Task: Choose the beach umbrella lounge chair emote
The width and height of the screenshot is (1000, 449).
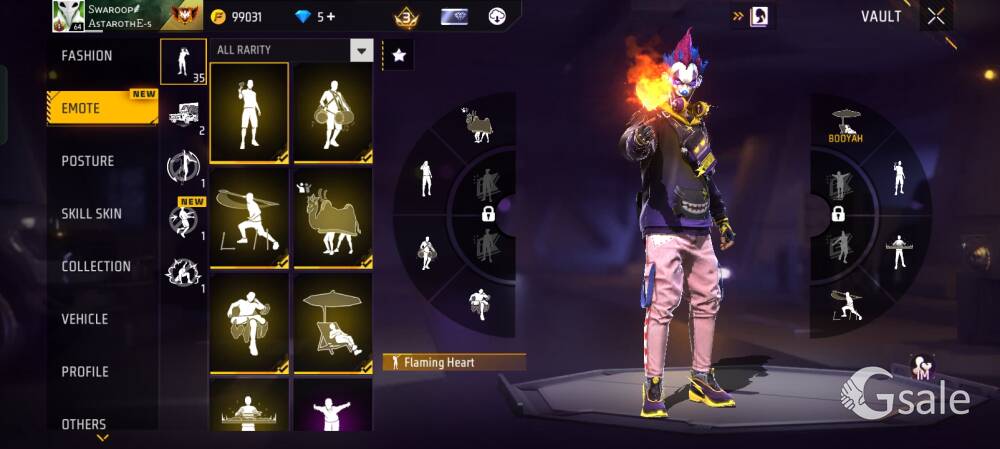Action: [332, 323]
